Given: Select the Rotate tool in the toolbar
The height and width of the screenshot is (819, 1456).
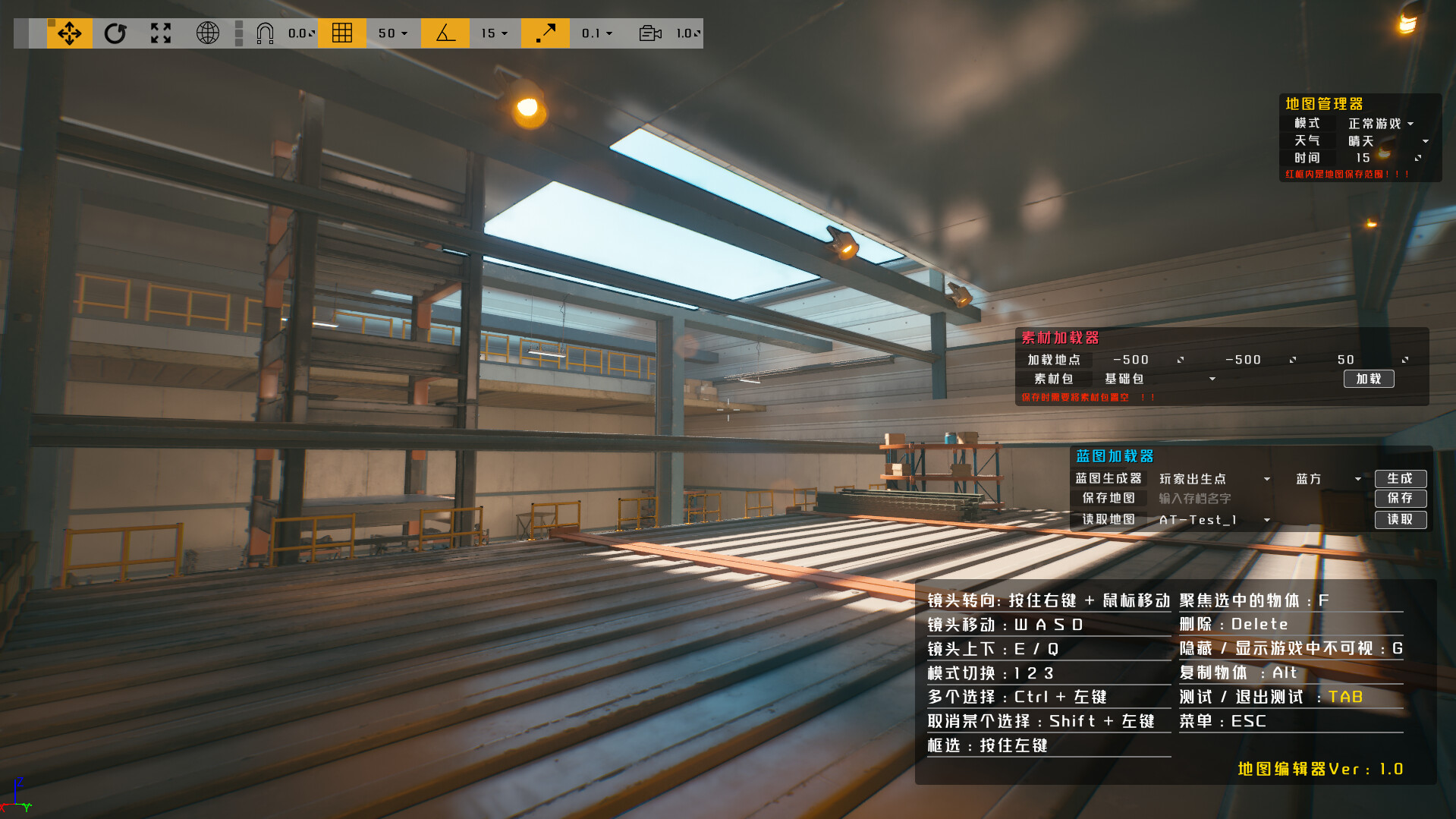Looking at the screenshot, I should pos(115,33).
